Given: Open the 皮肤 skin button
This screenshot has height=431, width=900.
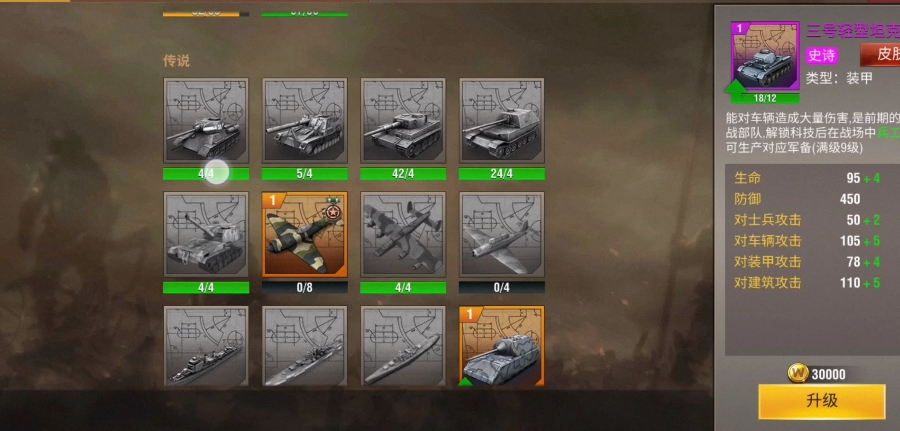Looking at the screenshot, I should (x=882, y=54).
